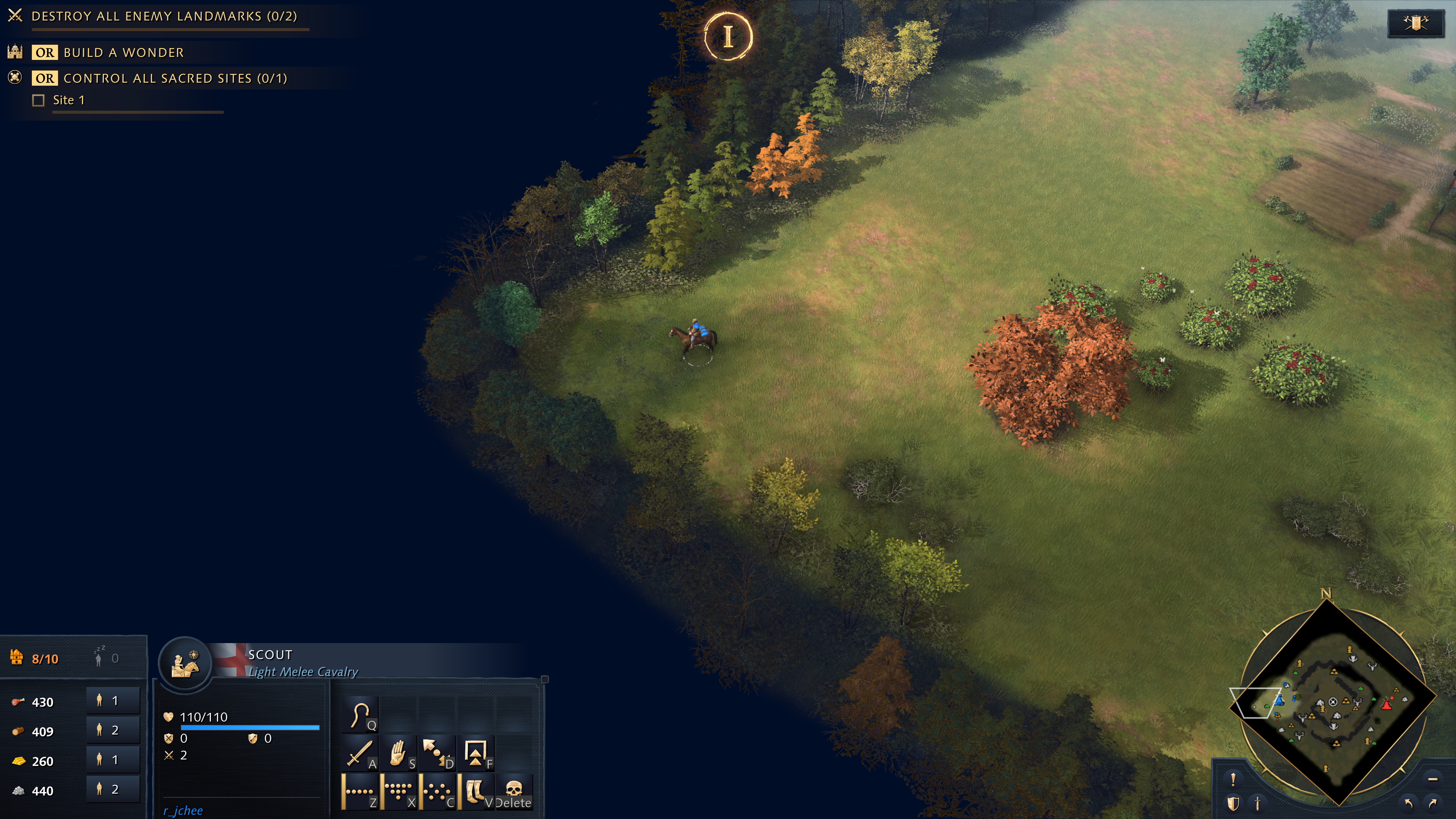This screenshot has height=819, width=1456.
Task: Select the villager gathering gold
Action: pos(113,759)
